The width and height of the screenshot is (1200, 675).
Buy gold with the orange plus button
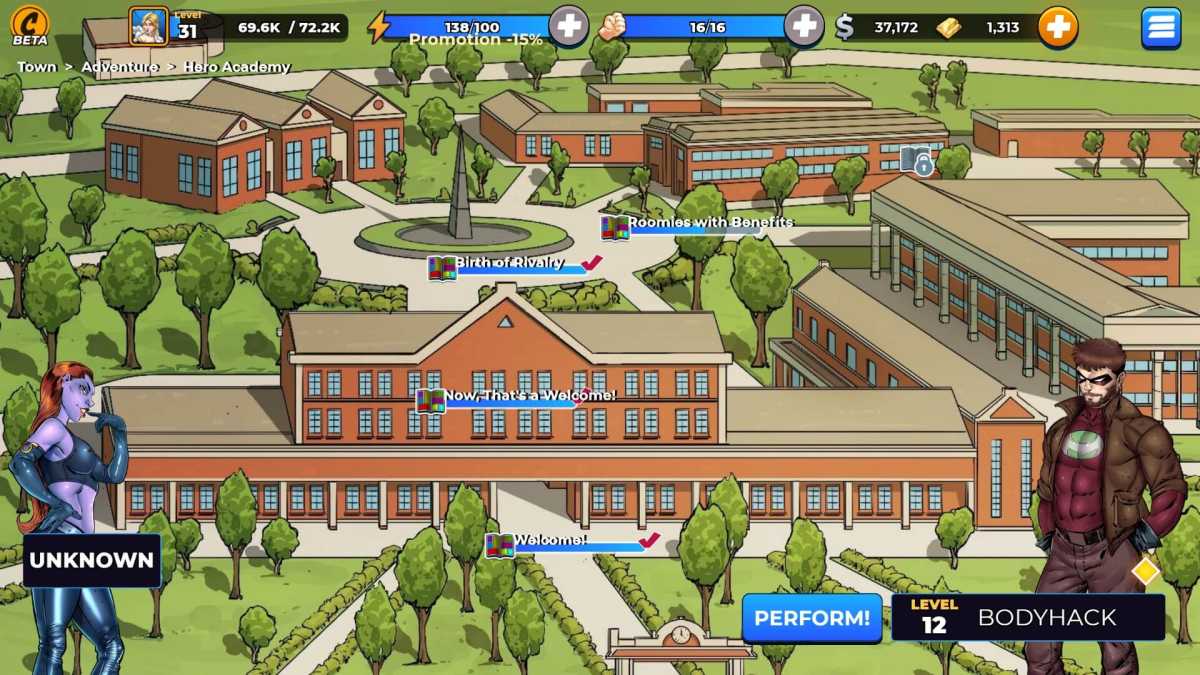pos(1057,27)
